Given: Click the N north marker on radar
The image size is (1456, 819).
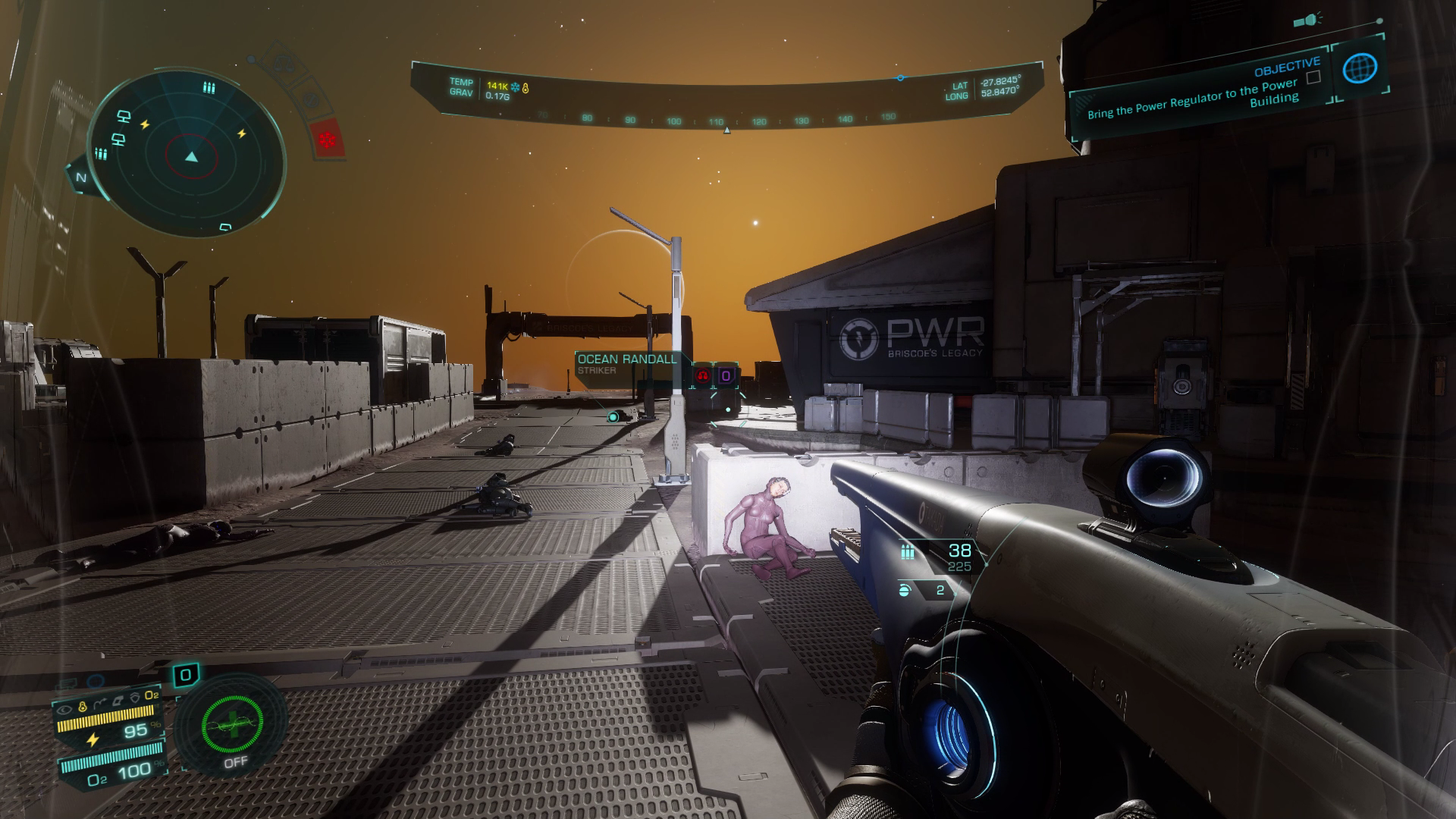Looking at the screenshot, I should click(x=80, y=177).
